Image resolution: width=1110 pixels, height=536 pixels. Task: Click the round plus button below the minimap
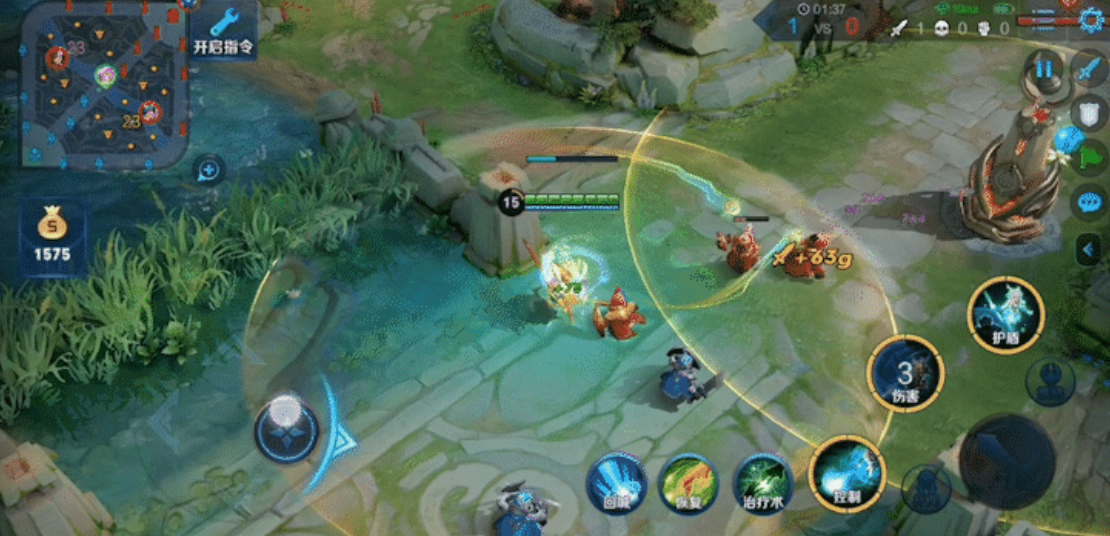pyautogui.click(x=208, y=170)
